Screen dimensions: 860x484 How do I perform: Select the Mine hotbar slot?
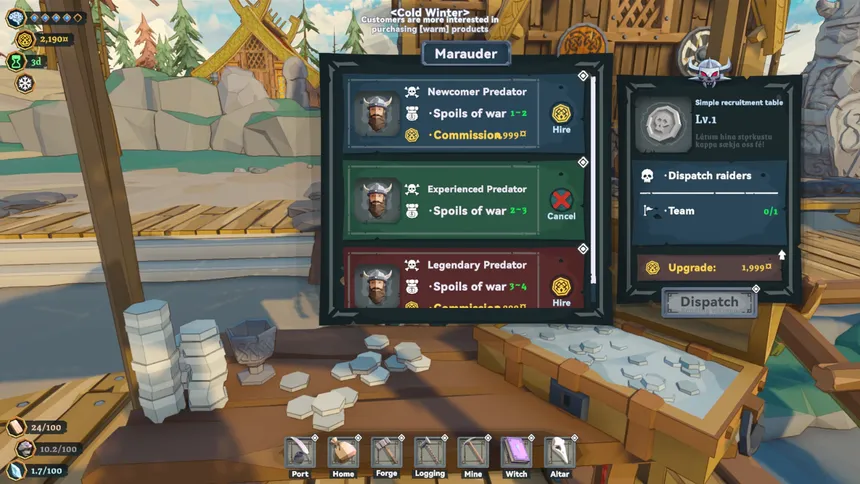tap(473, 453)
